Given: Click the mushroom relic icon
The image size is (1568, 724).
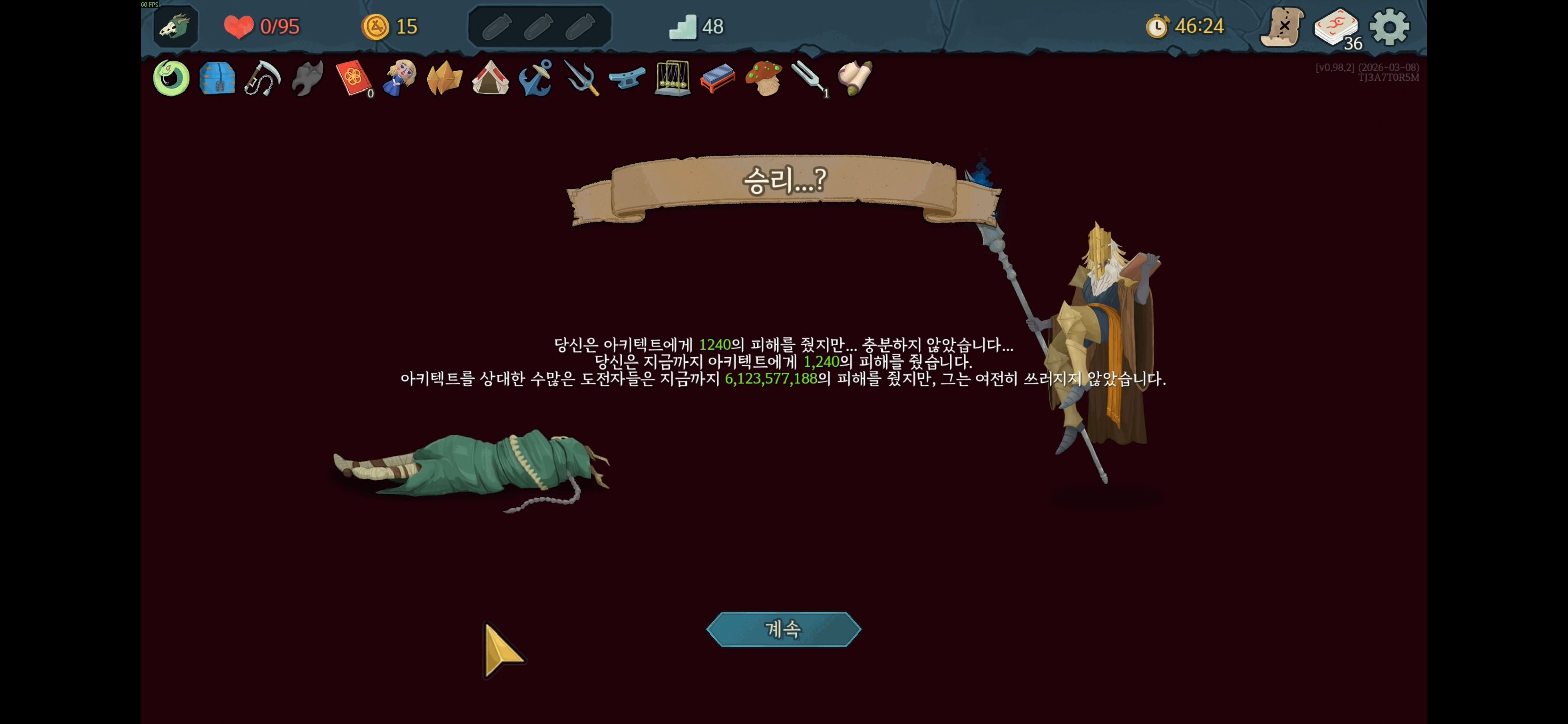Looking at the screenshot, I should pyautogui.click(x=764, y=79).
